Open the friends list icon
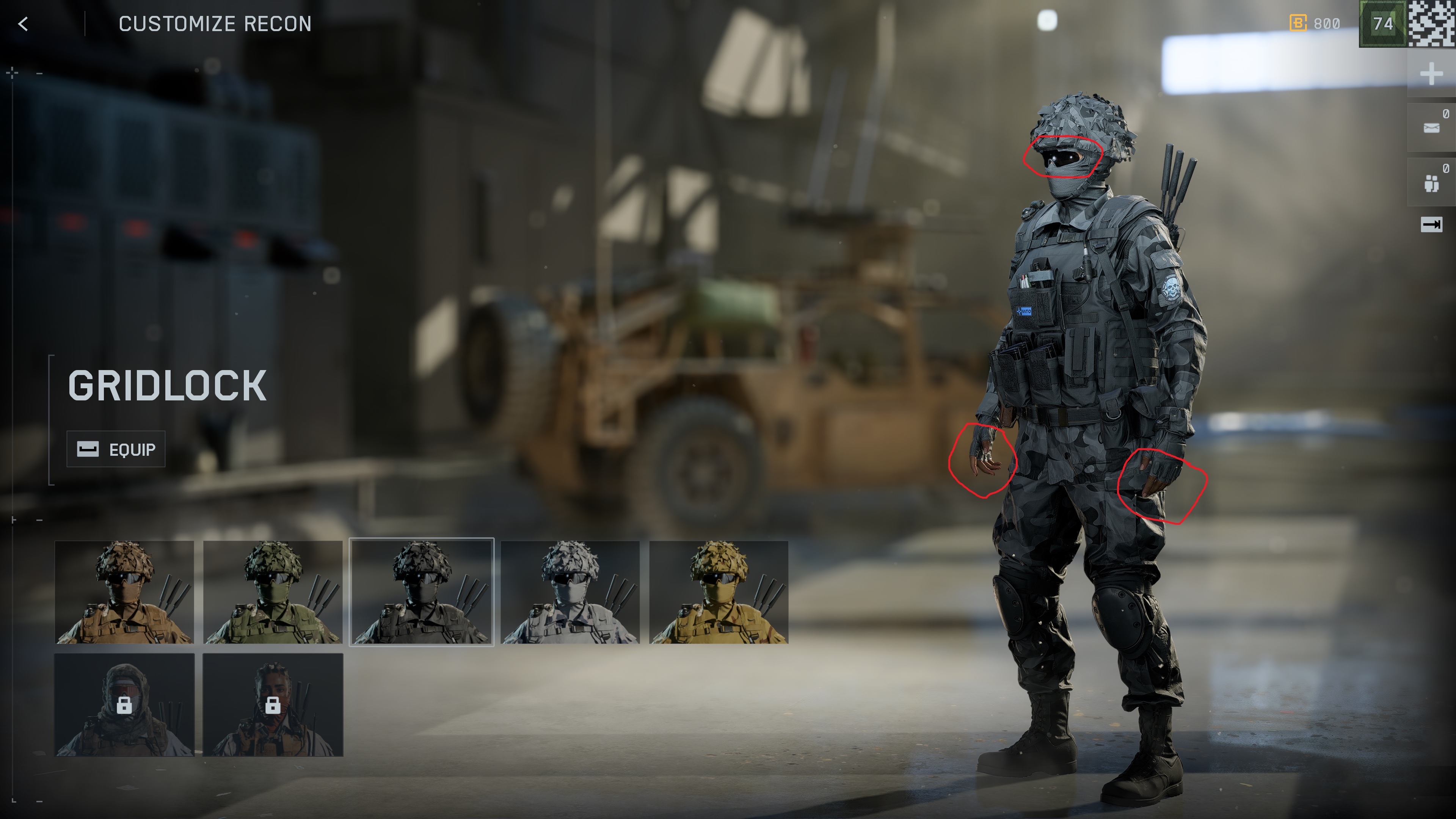Image resolution: width=1456 pixels, height=819 pixels. [1431, 183]
